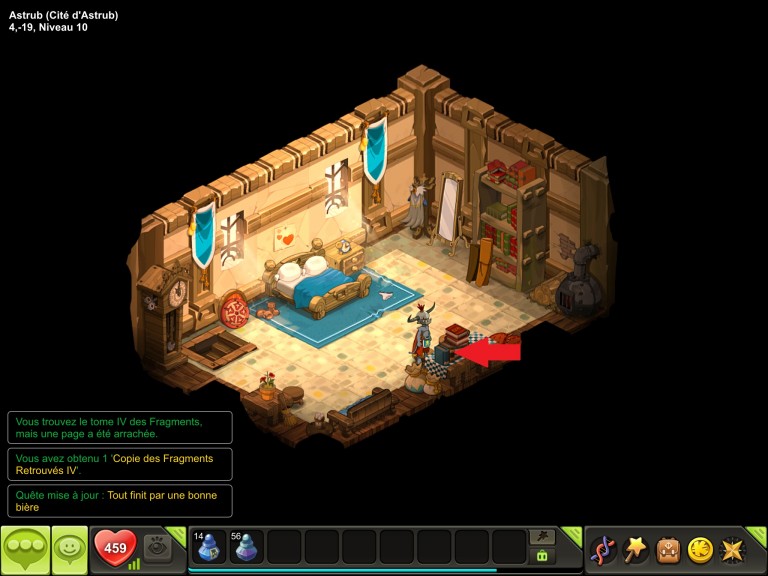The width and height of the screenshot is (768, 576).
Task: Use the potion stack of 56
Action: coord(246,547)
